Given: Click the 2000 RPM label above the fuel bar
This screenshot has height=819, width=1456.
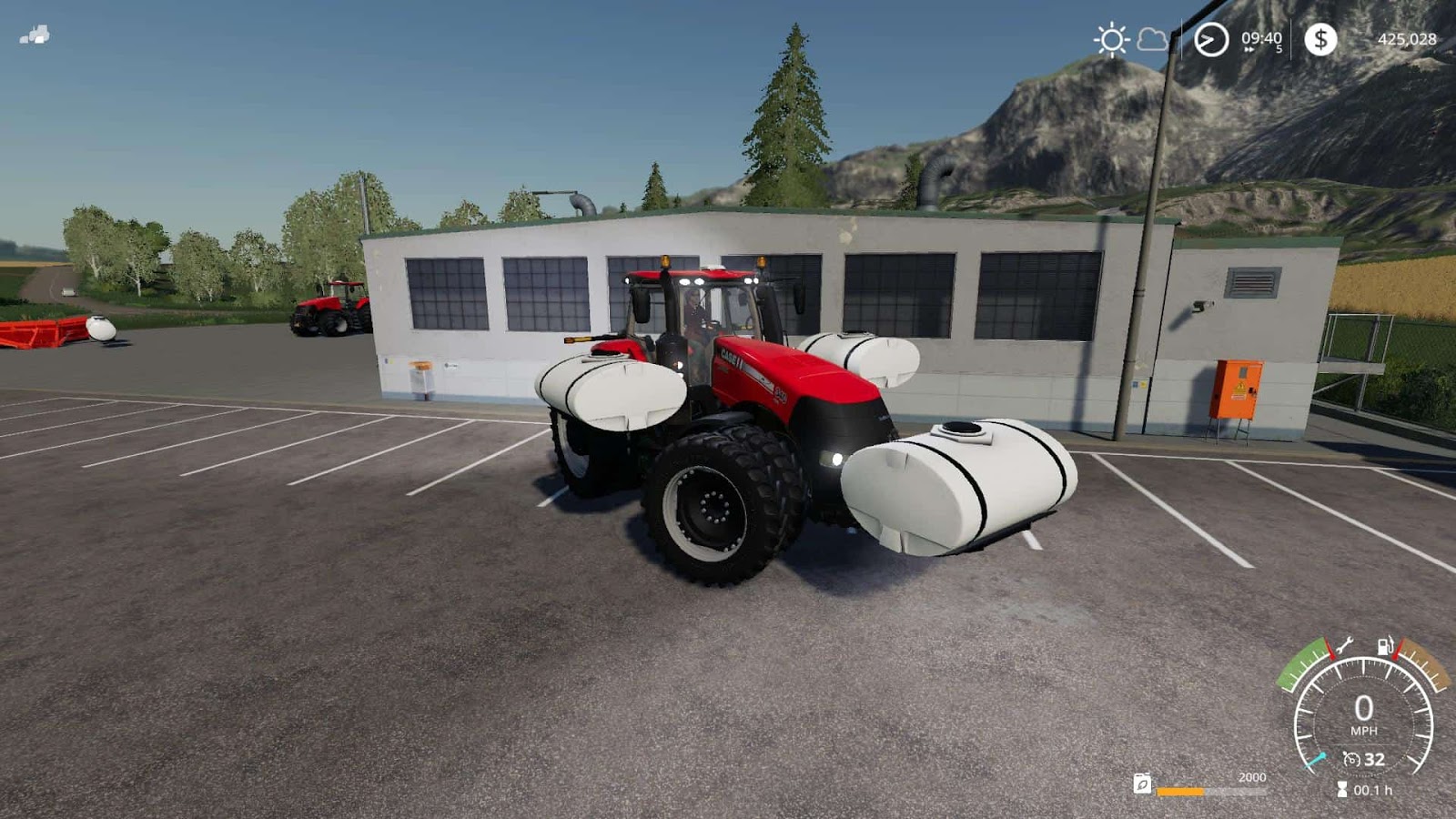Looking at the screenshot, I should (1253, 777).
